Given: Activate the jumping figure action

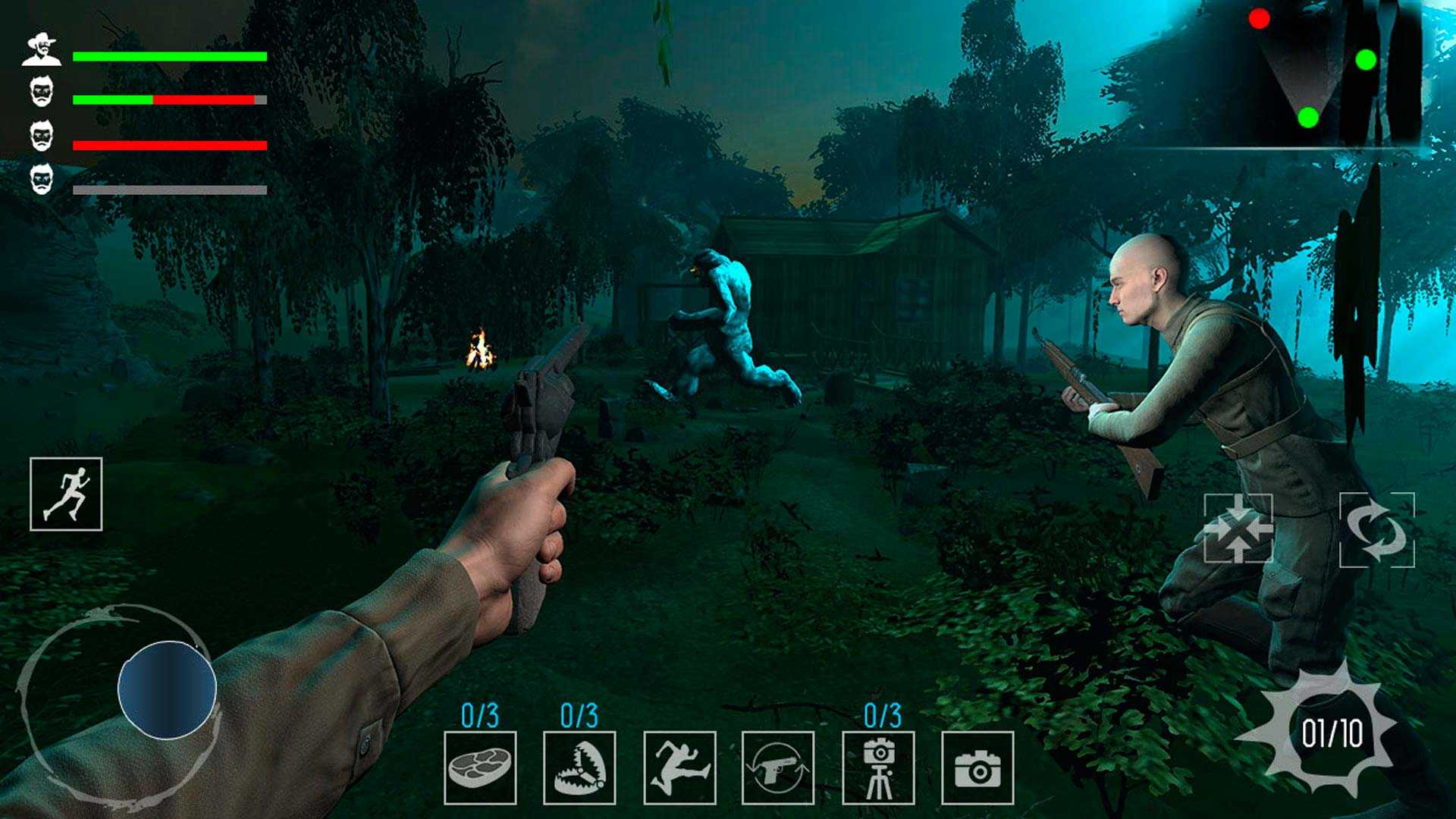Looking at the screenshot, I should click(679, 767).
